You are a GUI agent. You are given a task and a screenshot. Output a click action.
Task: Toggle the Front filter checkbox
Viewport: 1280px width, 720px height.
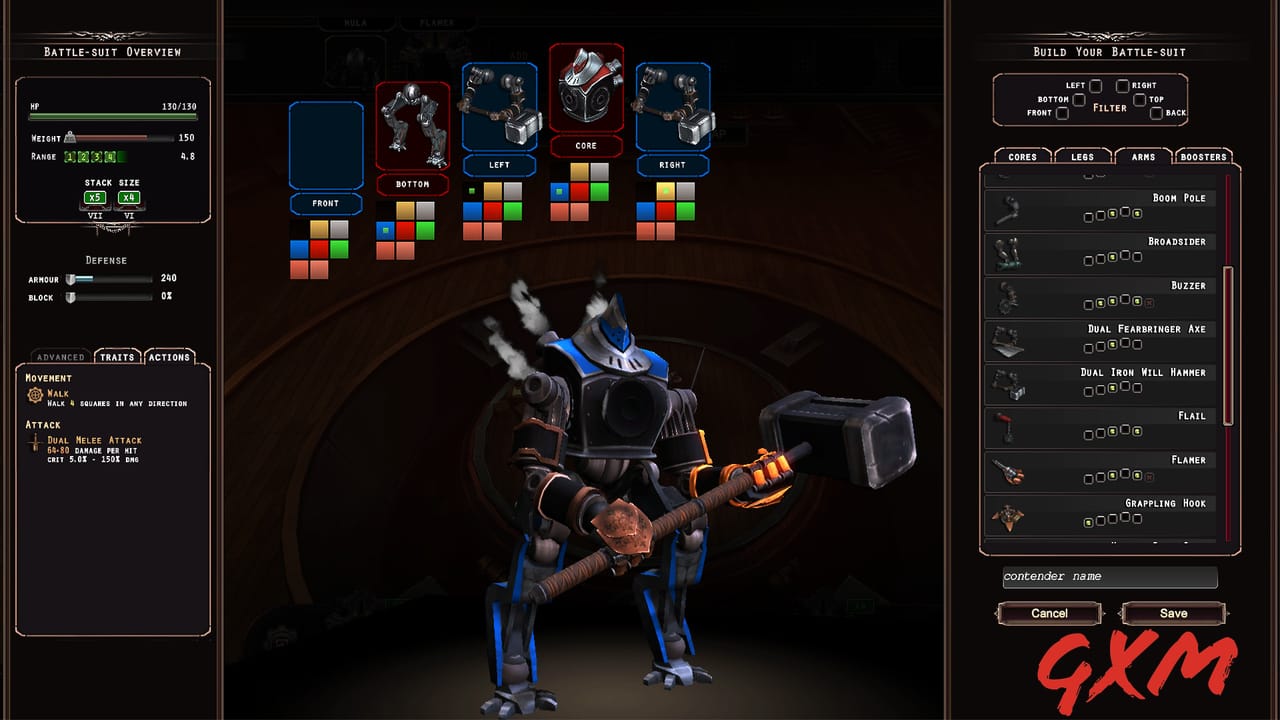1062,113
